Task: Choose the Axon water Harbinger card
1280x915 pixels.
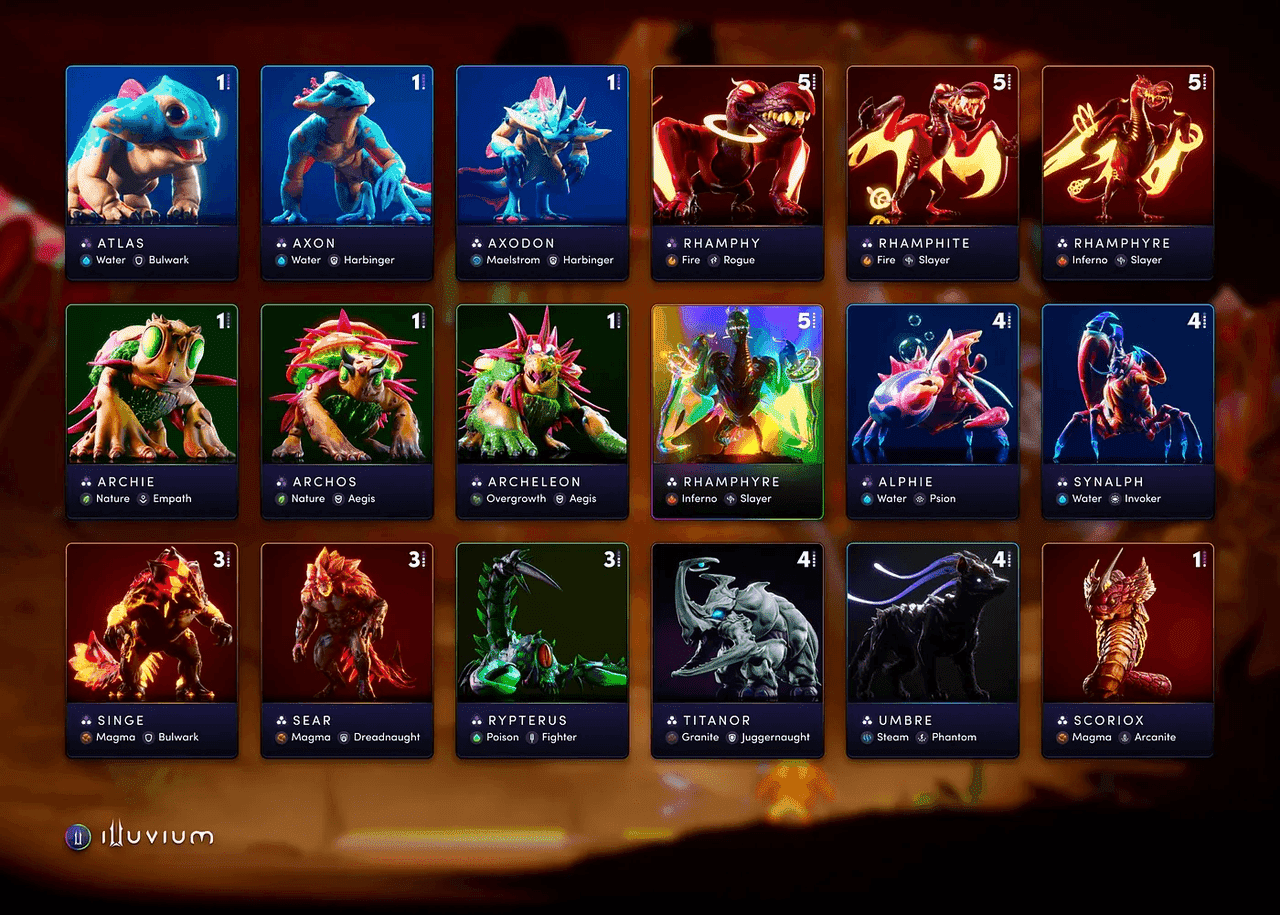Action: click(347, 172)
